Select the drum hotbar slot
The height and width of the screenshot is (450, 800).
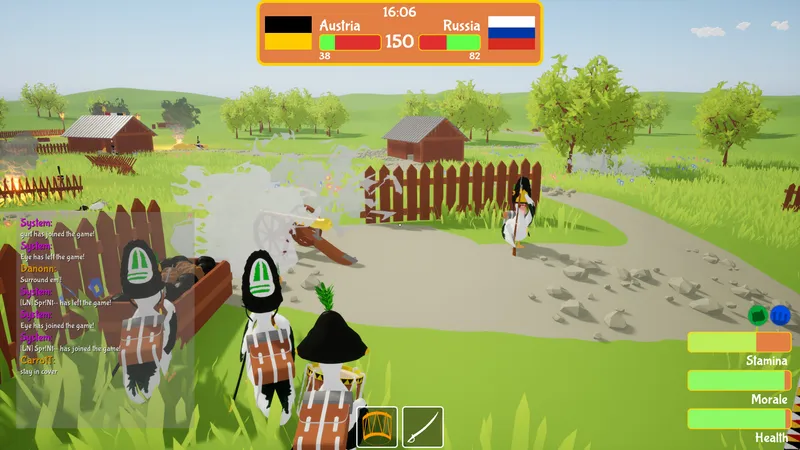tap(378, 426)
